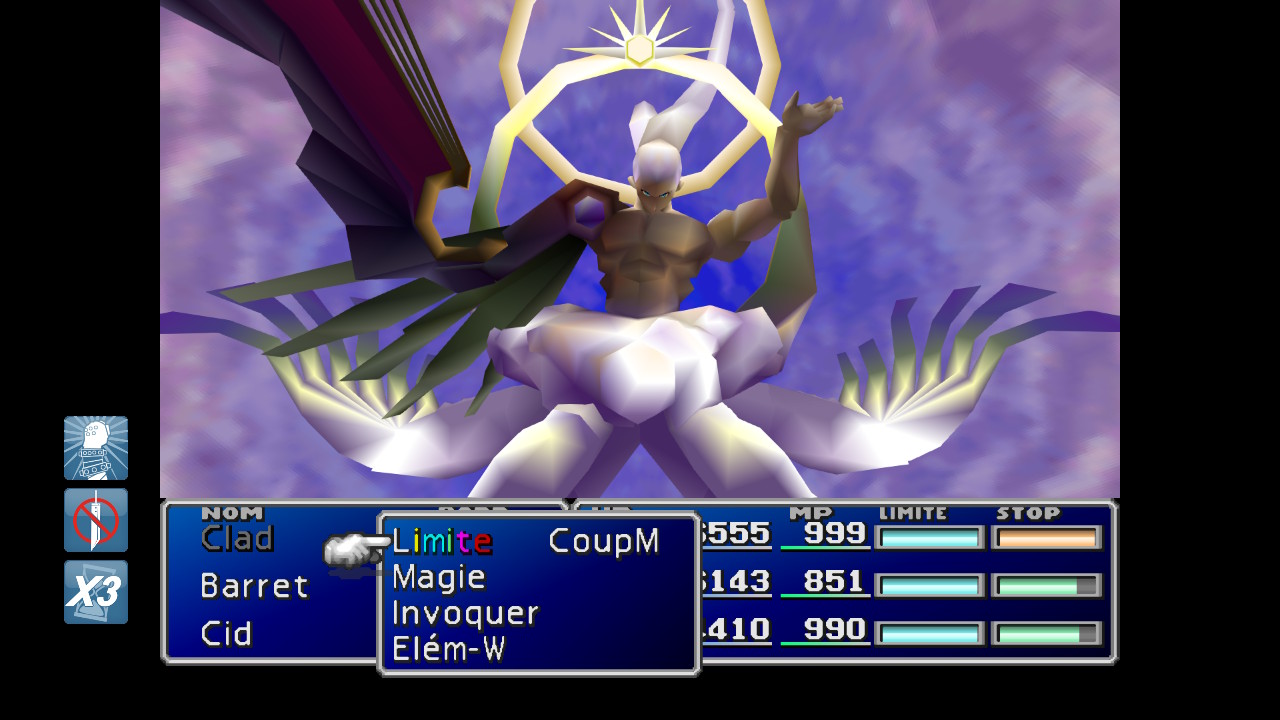This screenshot has width=1280, height=720.
Task: Select the Elém-W command
Action: point(448,650)
